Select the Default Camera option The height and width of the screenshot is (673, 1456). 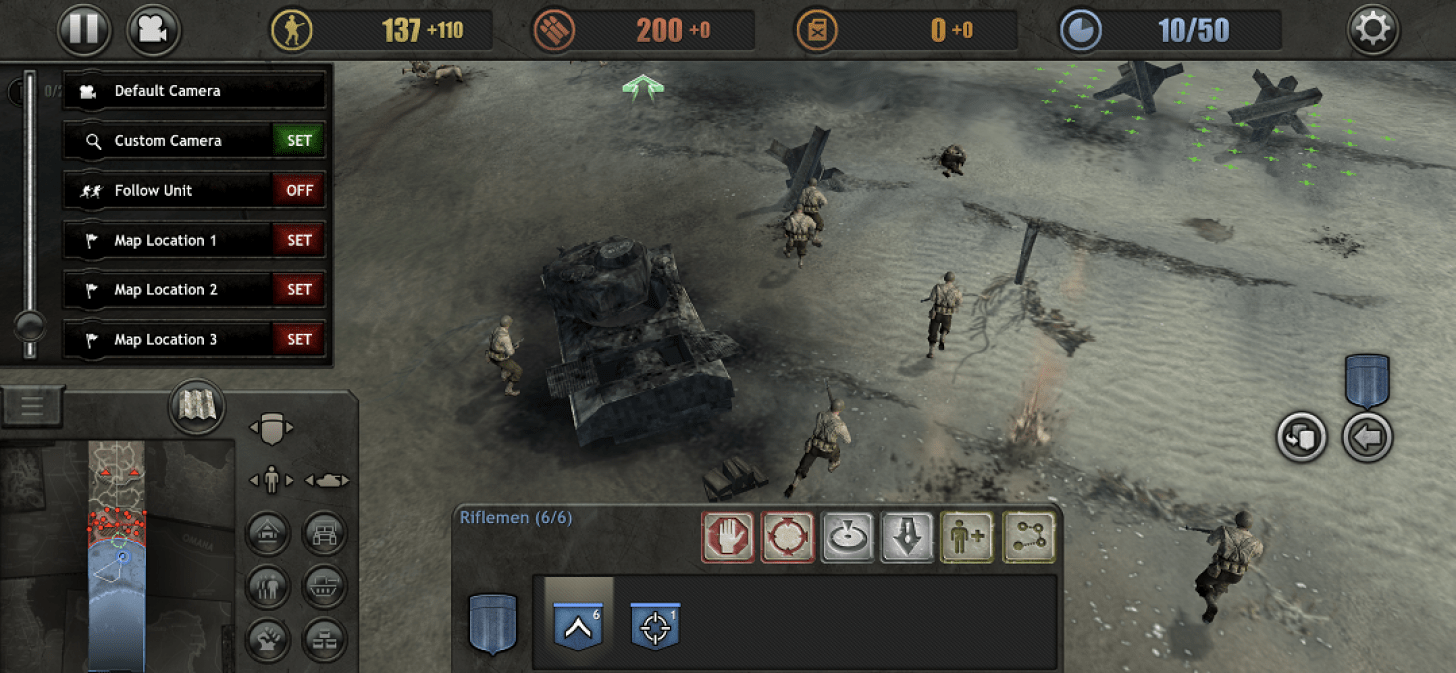click(194, 91)
